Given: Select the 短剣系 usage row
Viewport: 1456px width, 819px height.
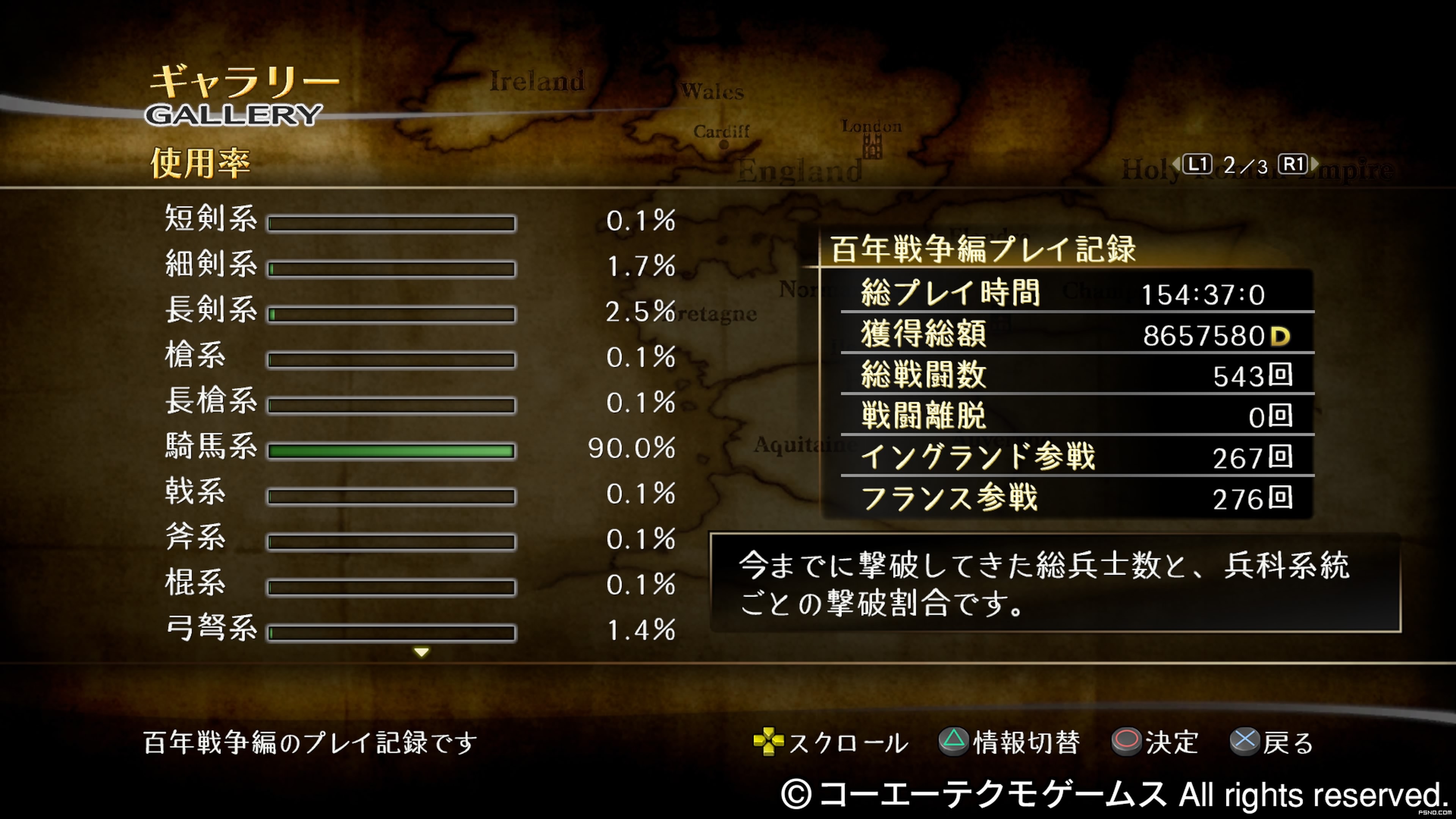Looking at the screenshot, I should tap(419, 221).
